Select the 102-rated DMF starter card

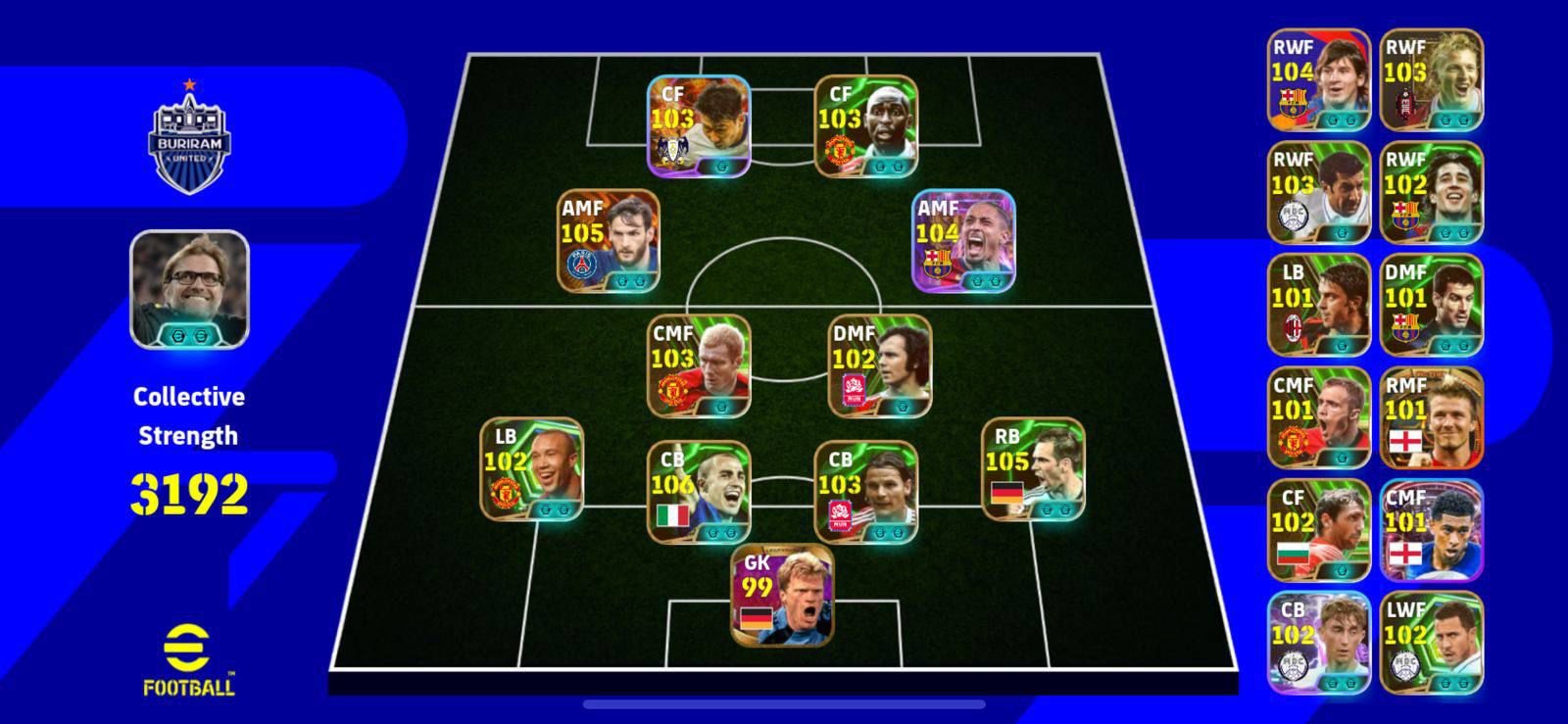click(x=879, y=365)
